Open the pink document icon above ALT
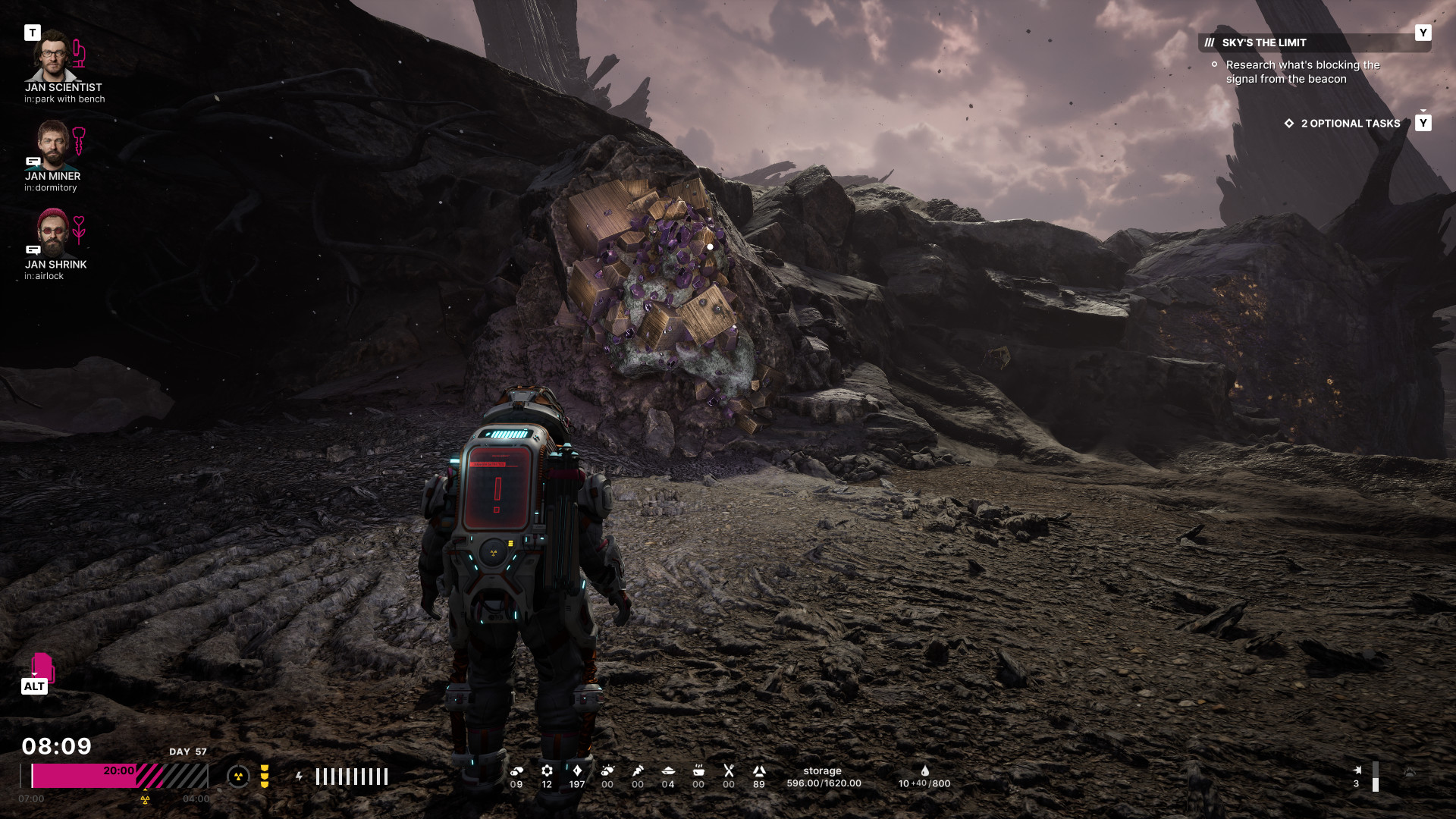 [x=42, y=667]
